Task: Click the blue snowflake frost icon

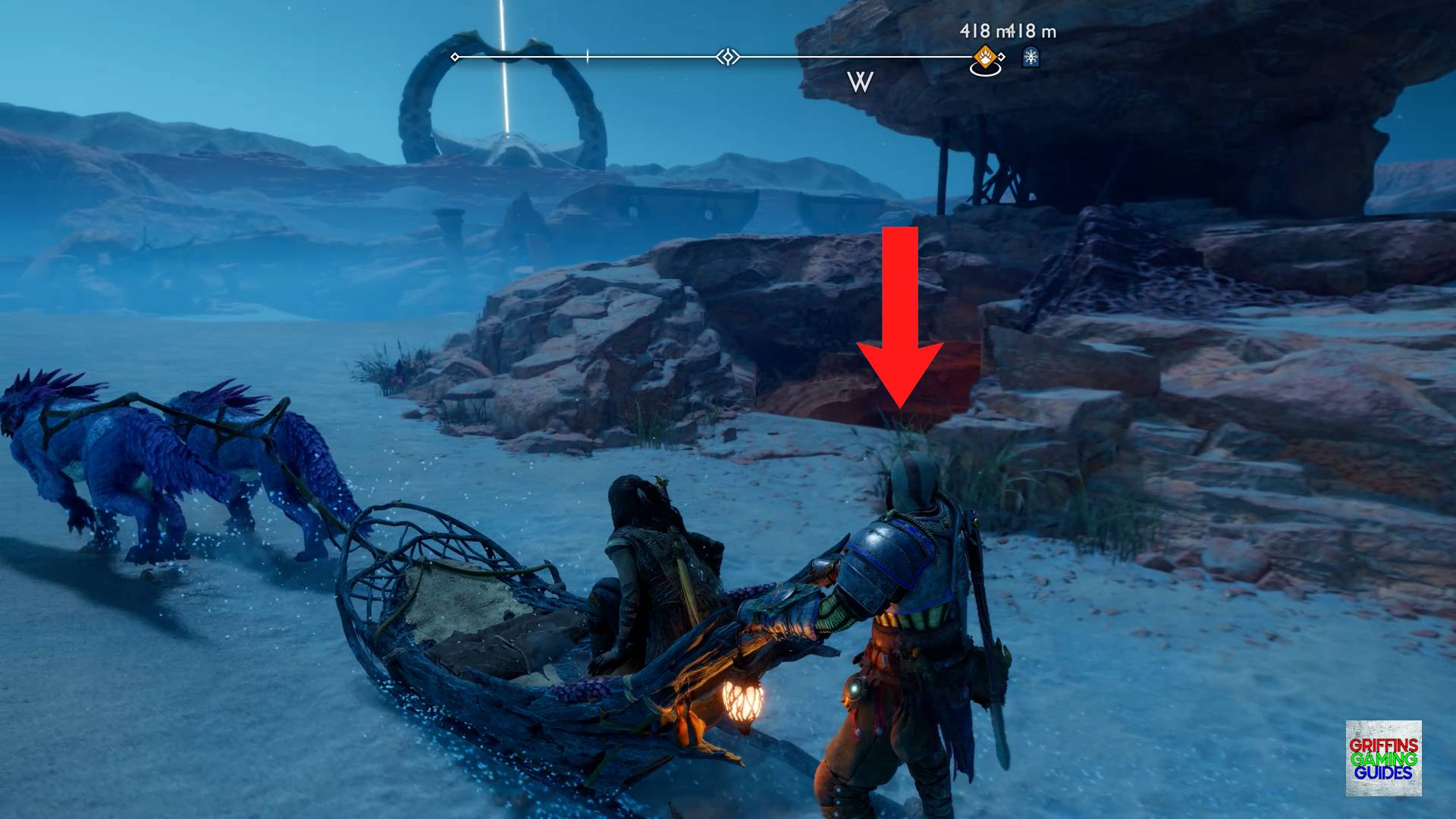Action: 1030,57
